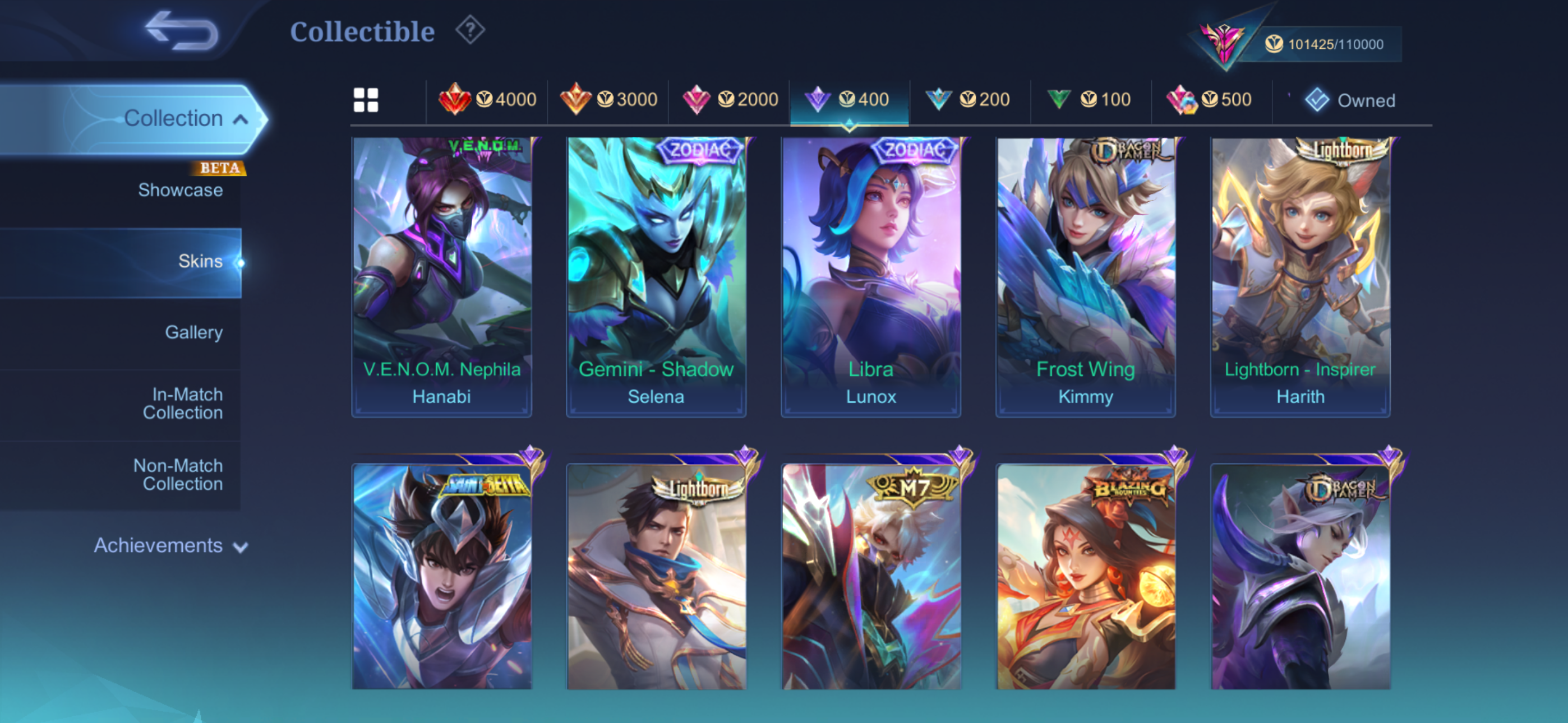The height and width of the screenshot is (723, 1568).
Task: Switch to Non-Match Collection
Action: (x=178, y=475)
